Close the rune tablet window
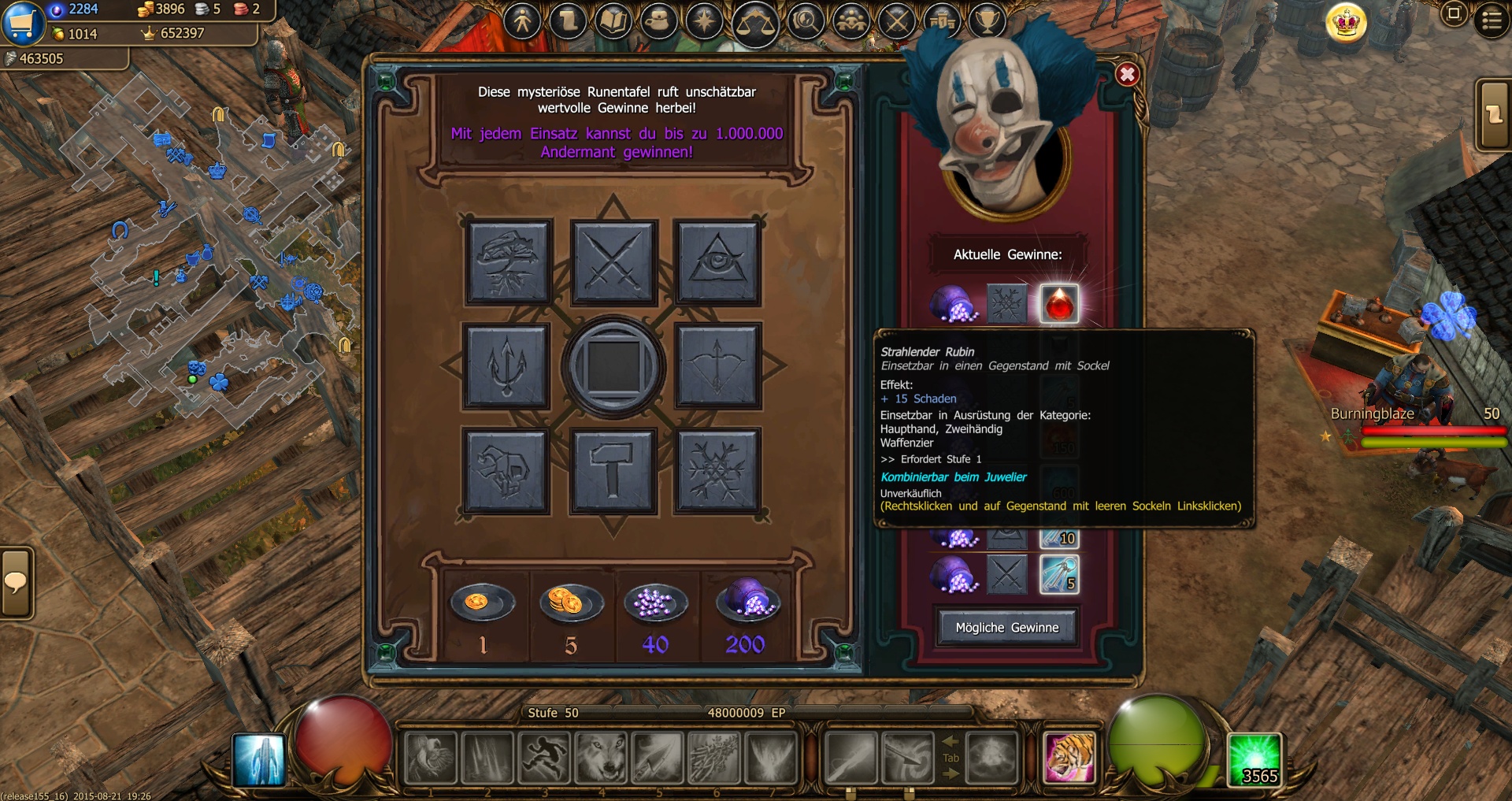This screenshot has height=801, width=1512. coord(1127,75)
